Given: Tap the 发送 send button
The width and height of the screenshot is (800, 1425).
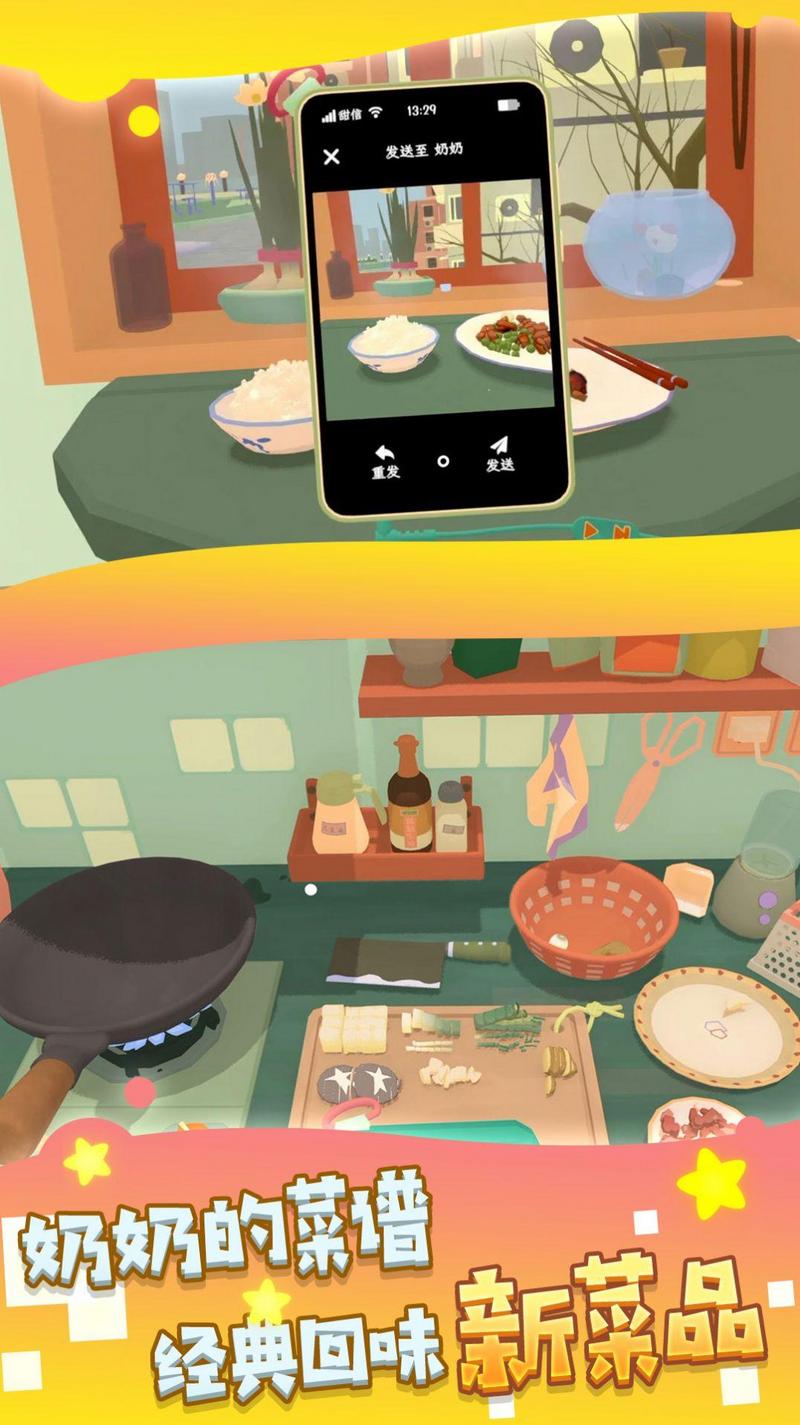Looking at the screenshot, I should 499,453.
